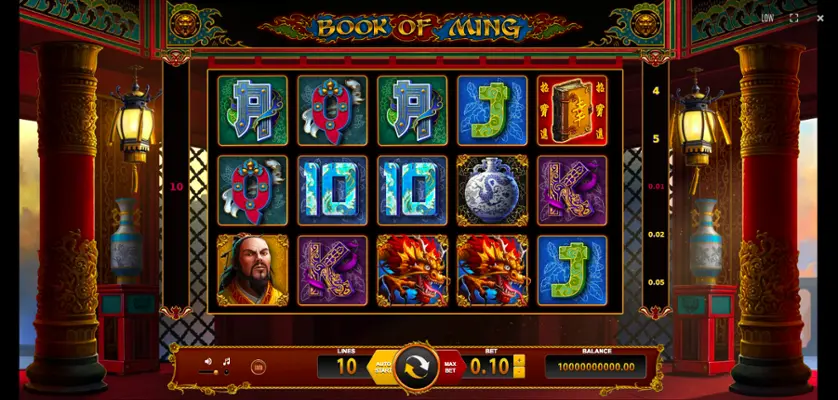Spin the reels with the round arrow button
Image resolution: width=838 pixels, height=400 pixels.
(x=416, y=367)
